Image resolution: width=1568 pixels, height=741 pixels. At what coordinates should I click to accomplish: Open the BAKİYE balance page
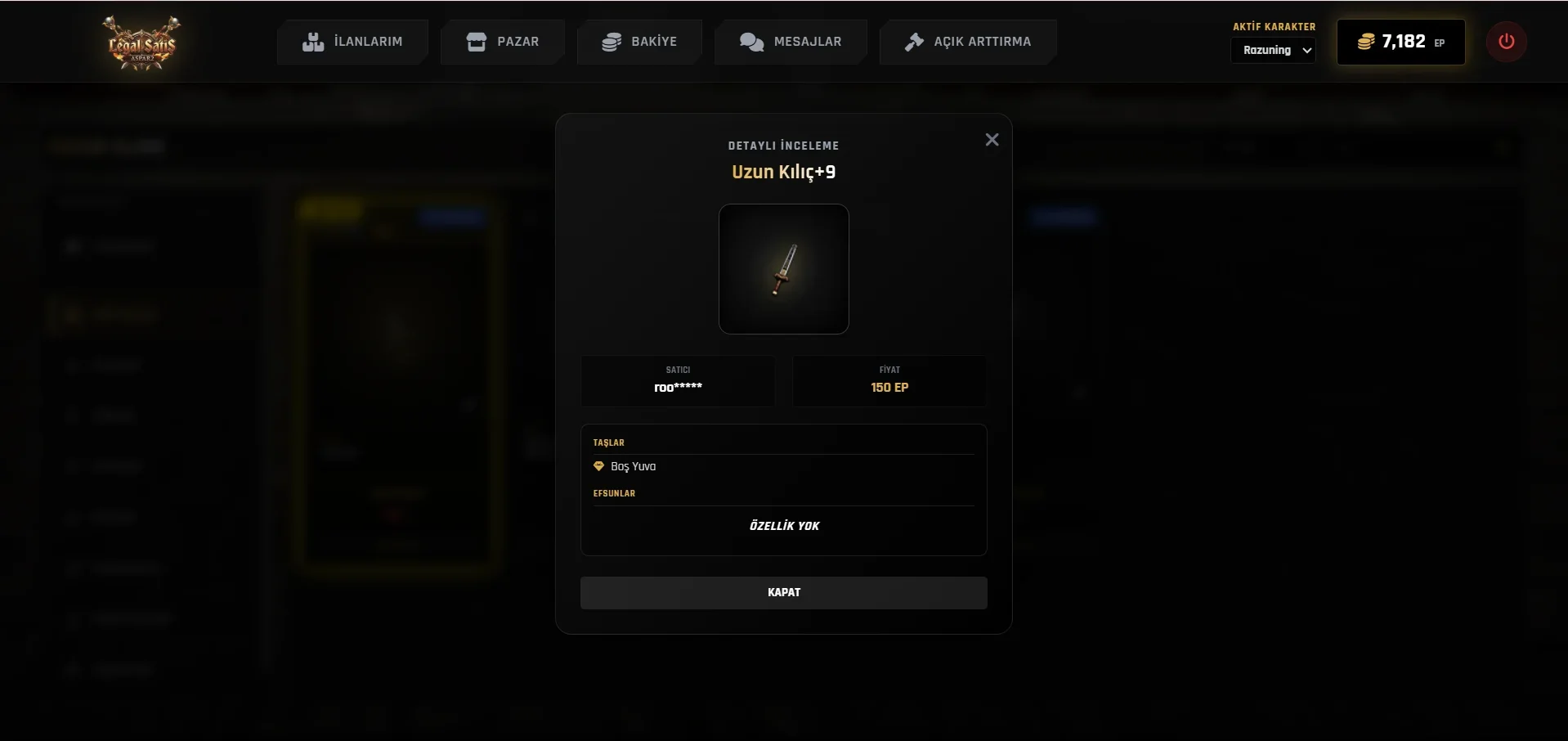point(639,42)
